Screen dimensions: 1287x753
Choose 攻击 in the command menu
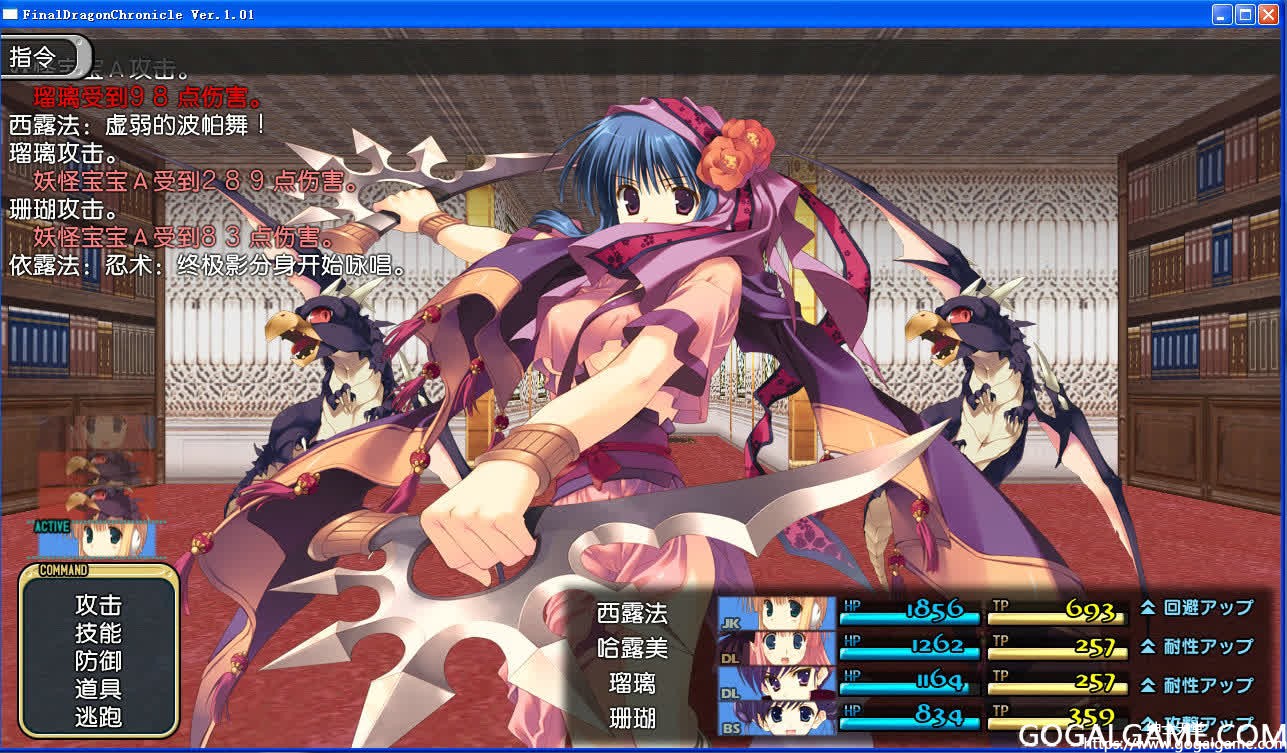point(98,605)
